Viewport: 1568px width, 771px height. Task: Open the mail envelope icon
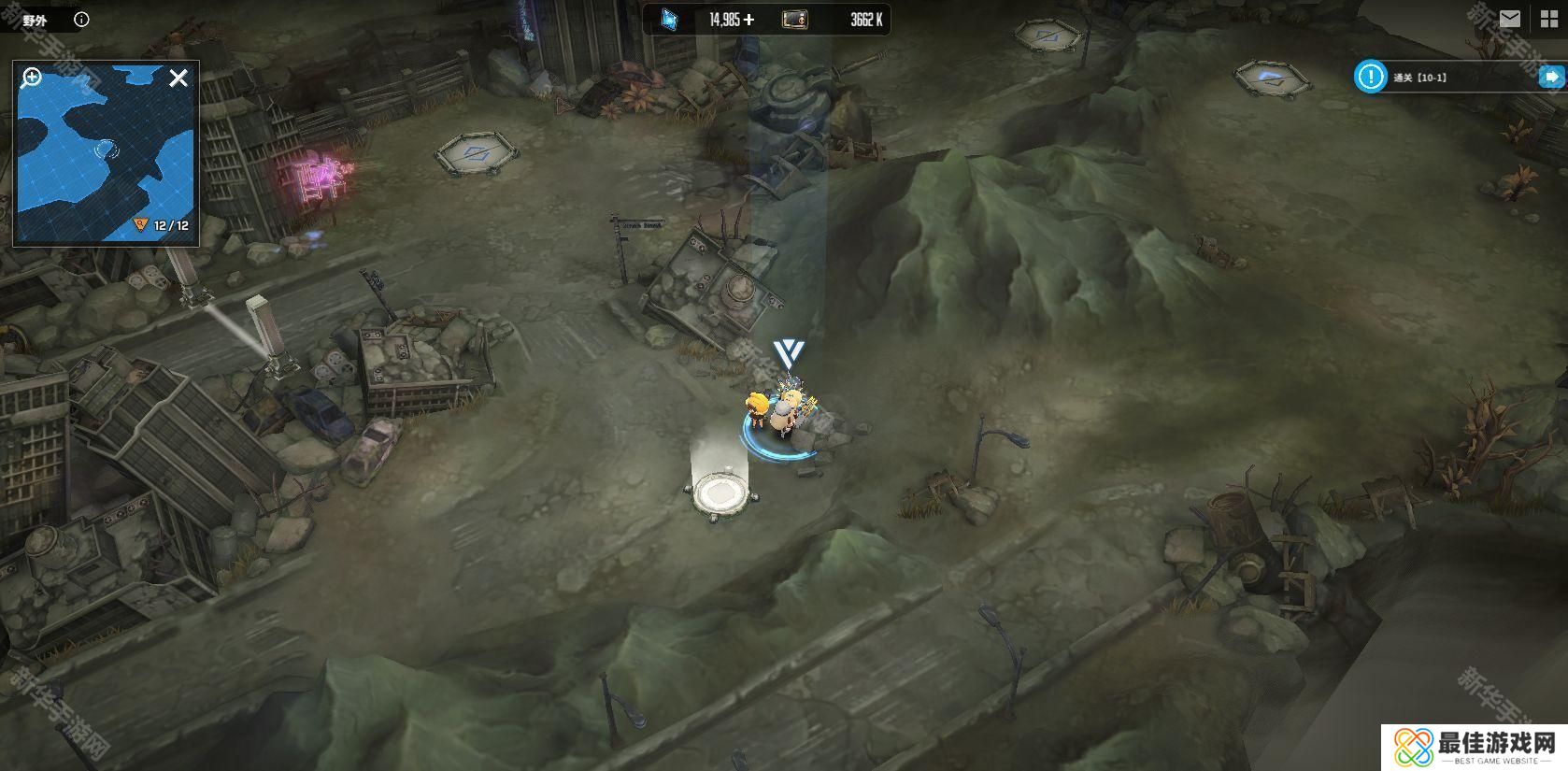point(1509,19)
